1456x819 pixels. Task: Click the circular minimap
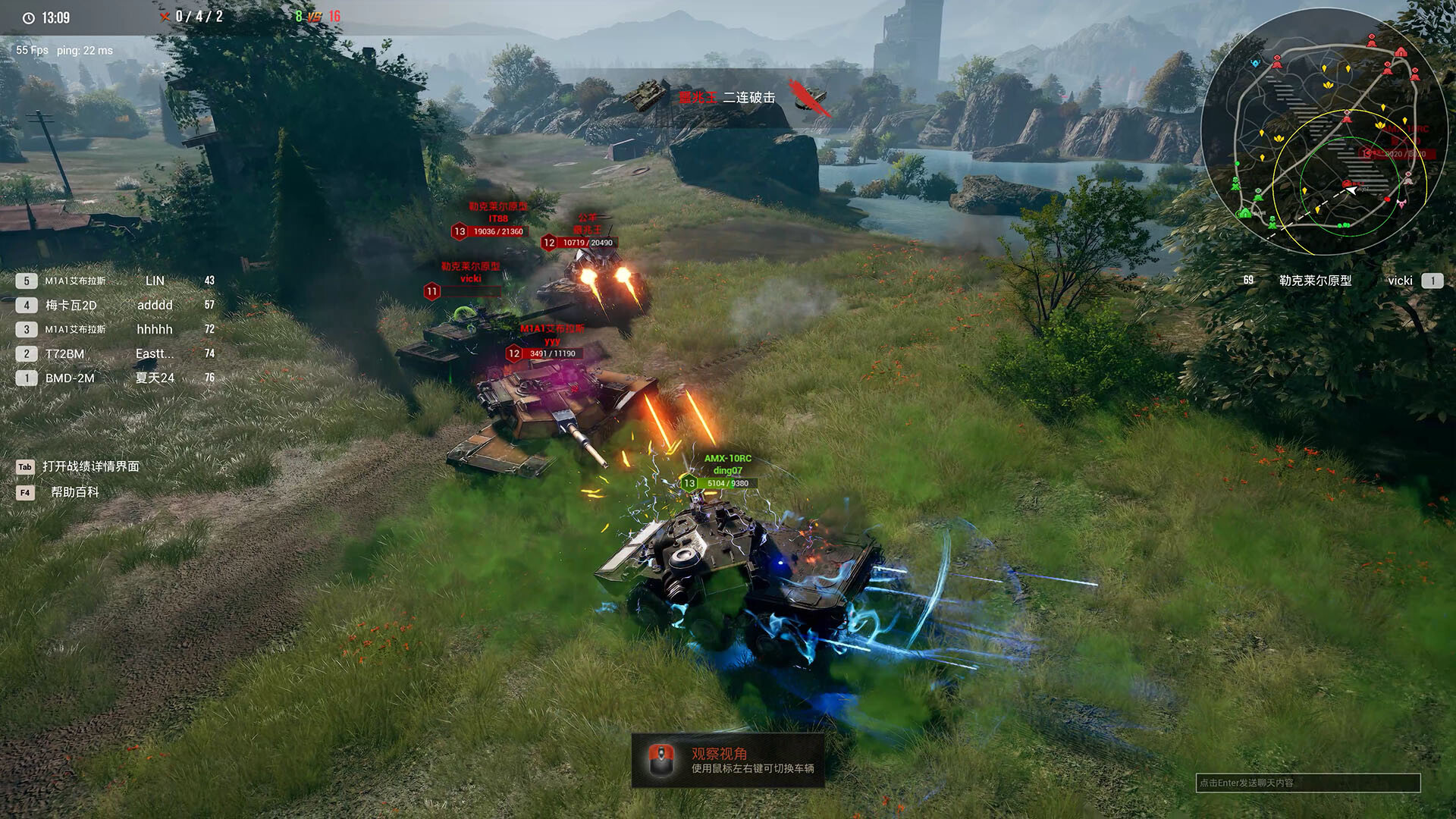pyautogui.click(x=1323, y=133)
